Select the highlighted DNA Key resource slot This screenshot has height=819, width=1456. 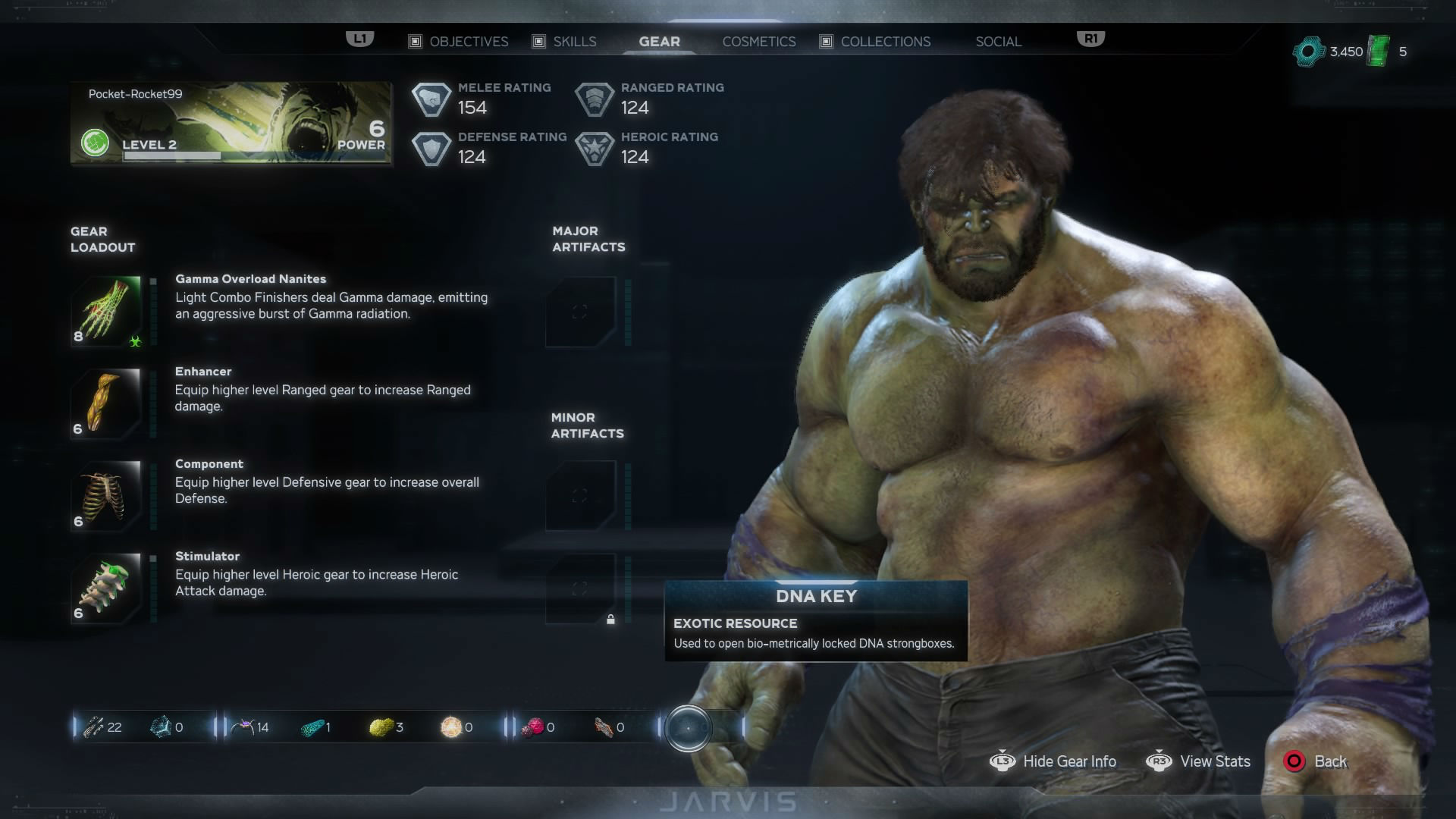pyautogui.click(x=688, y=728)
